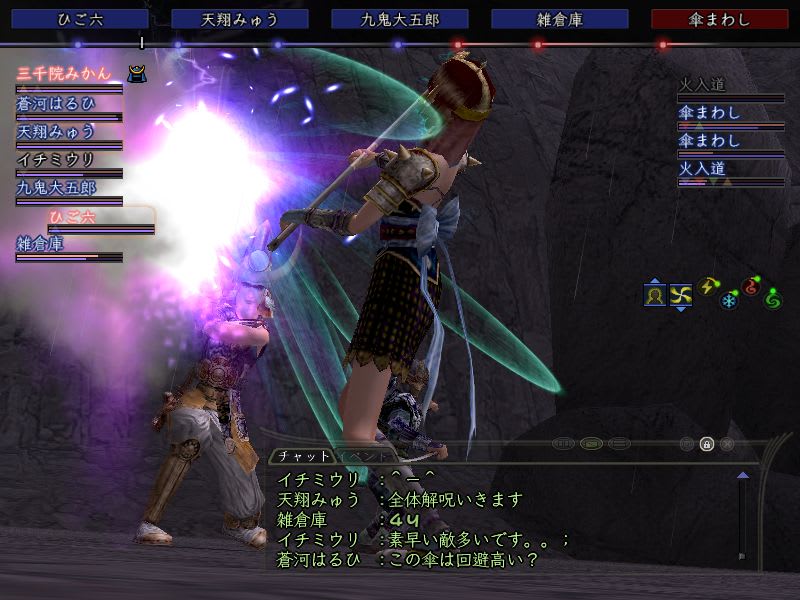Target the red 傘まわし entry in the top bar

pyautogui.click(x=719, y=19)
